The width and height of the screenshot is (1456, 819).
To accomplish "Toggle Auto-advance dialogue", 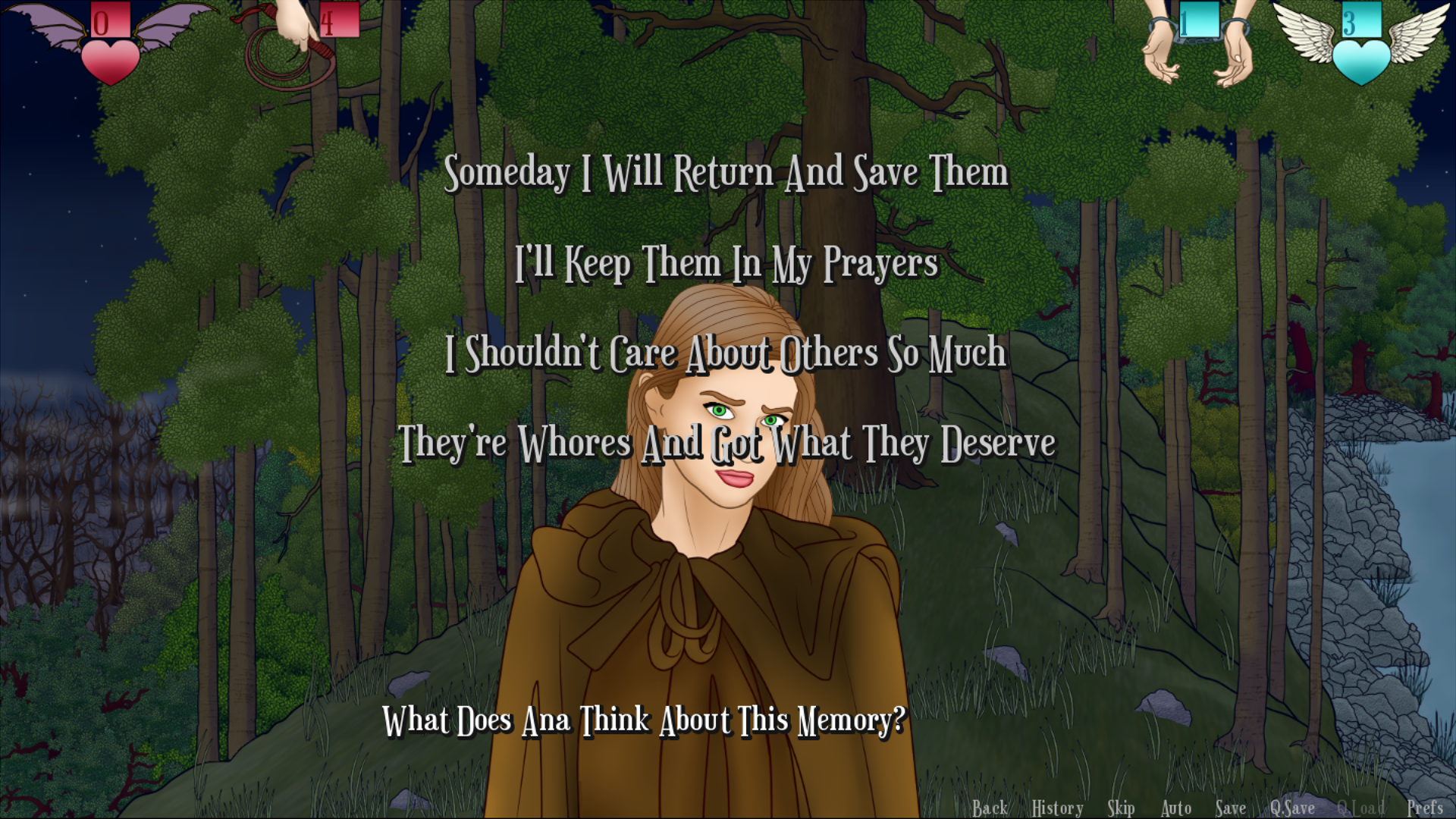I will 1176,808.
